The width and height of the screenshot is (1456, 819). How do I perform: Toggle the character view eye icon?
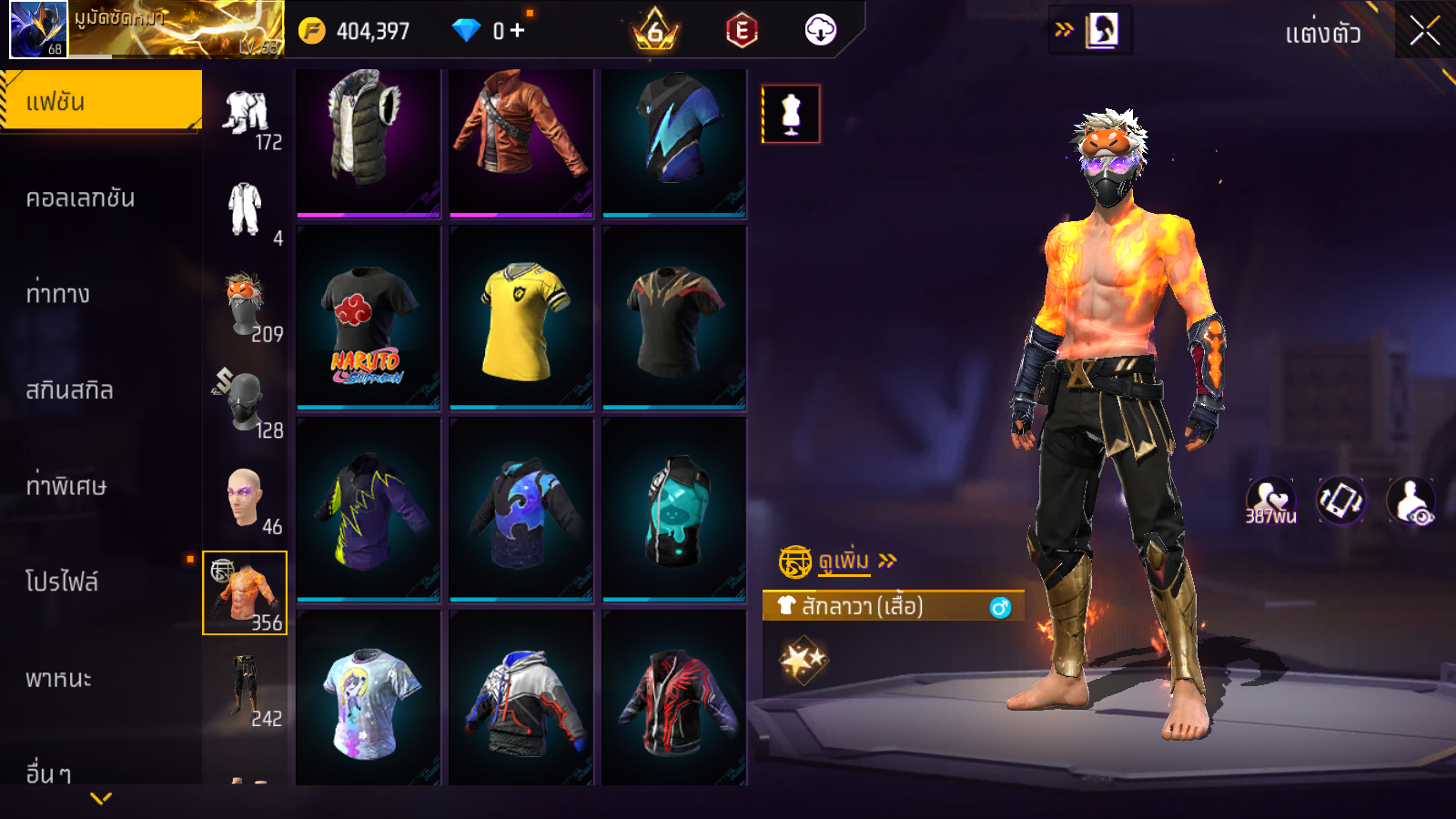[1410, 501]
